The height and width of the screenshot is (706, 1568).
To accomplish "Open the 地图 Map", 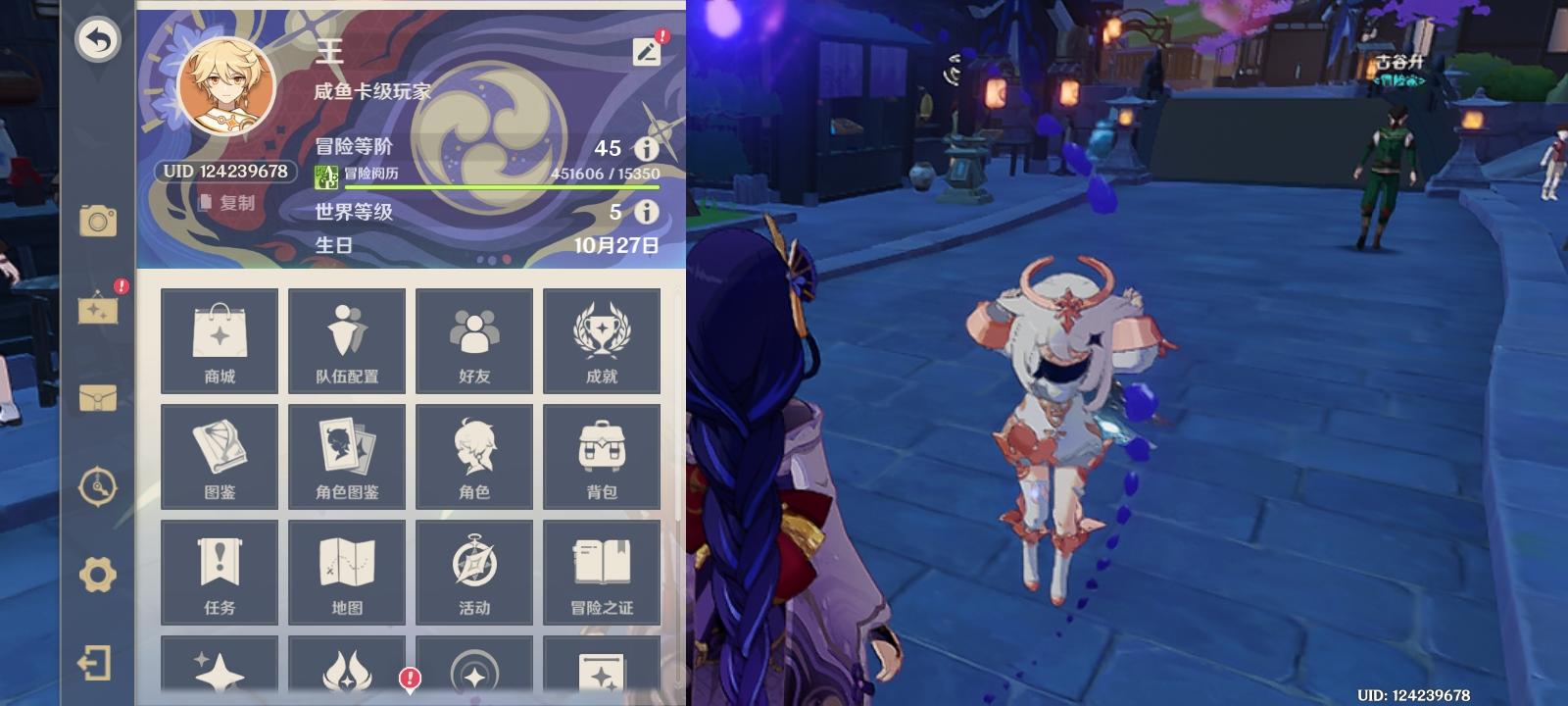I will [x=346, y=572].
